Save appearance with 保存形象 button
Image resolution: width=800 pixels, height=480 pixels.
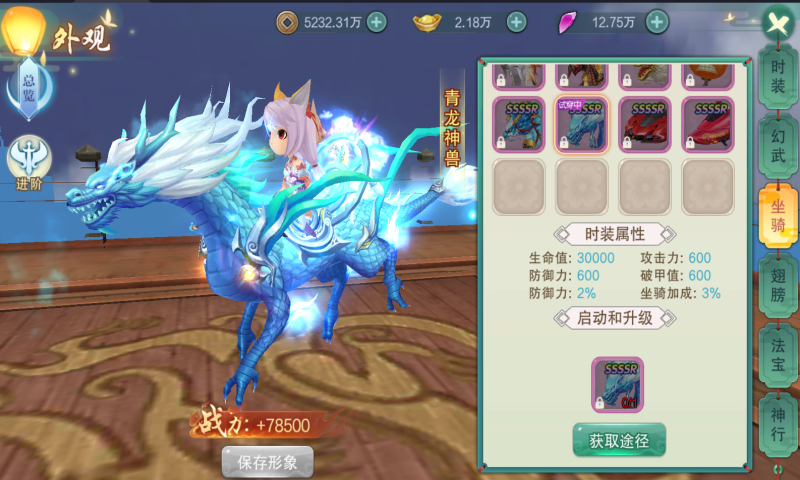pos(267,462)
